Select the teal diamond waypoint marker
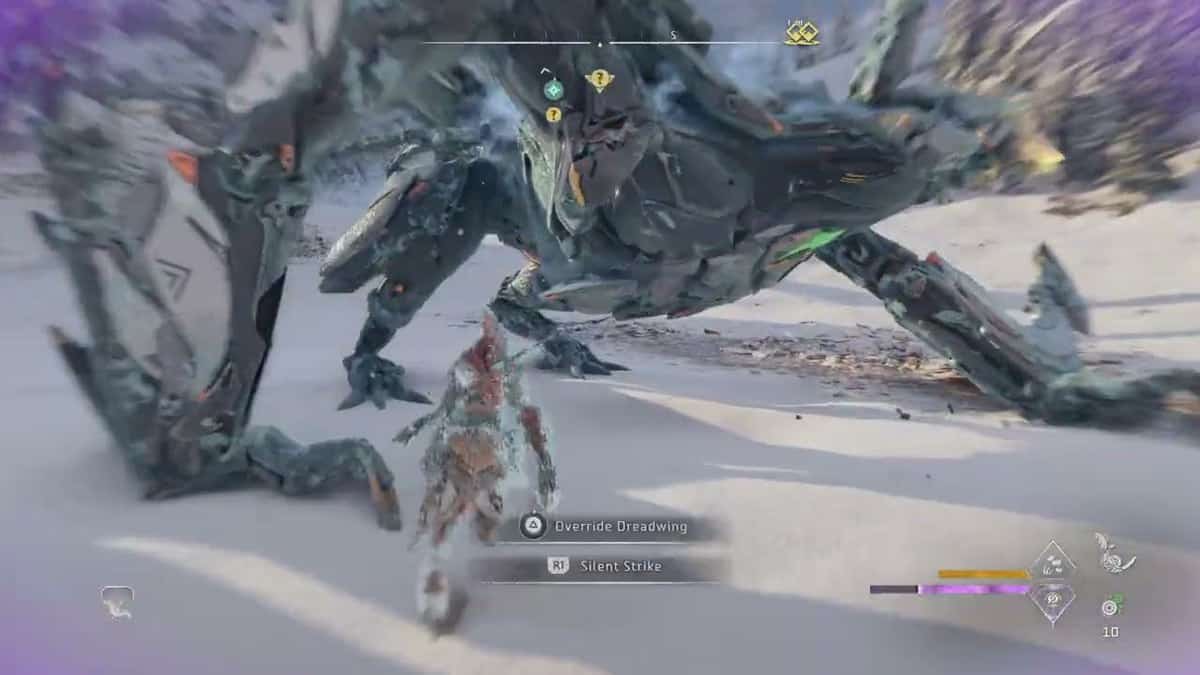This screenshot has height=675, width=1200. coord(553,90)
